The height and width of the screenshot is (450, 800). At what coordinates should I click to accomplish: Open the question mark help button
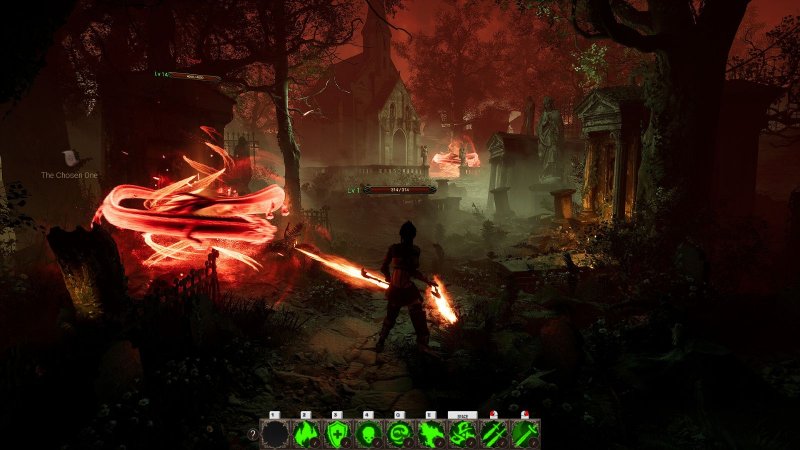252,434
